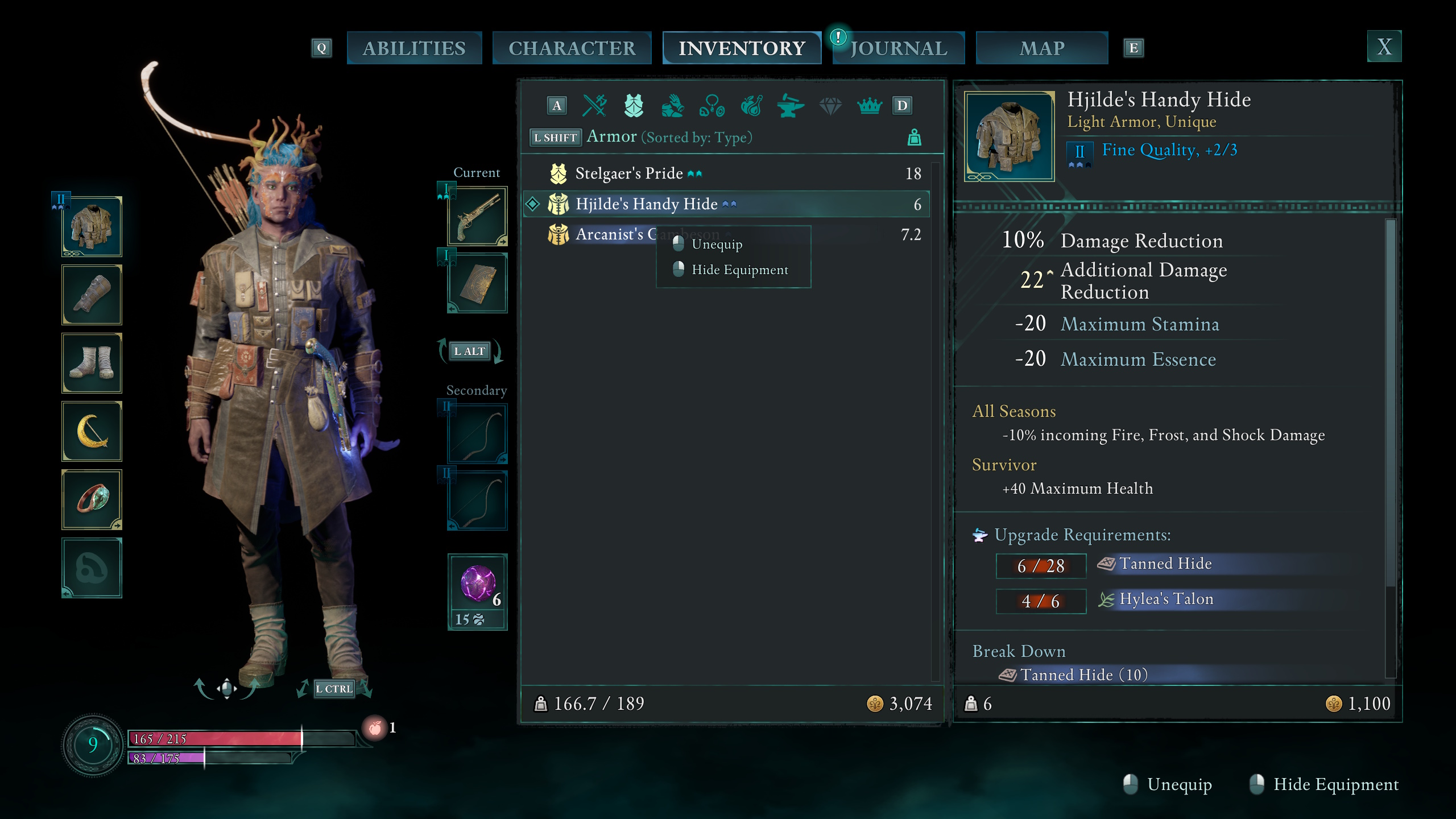Toggle Hide Equipment in the context menu
This screenshot has width=1456, height=819.
coord(740,270)
